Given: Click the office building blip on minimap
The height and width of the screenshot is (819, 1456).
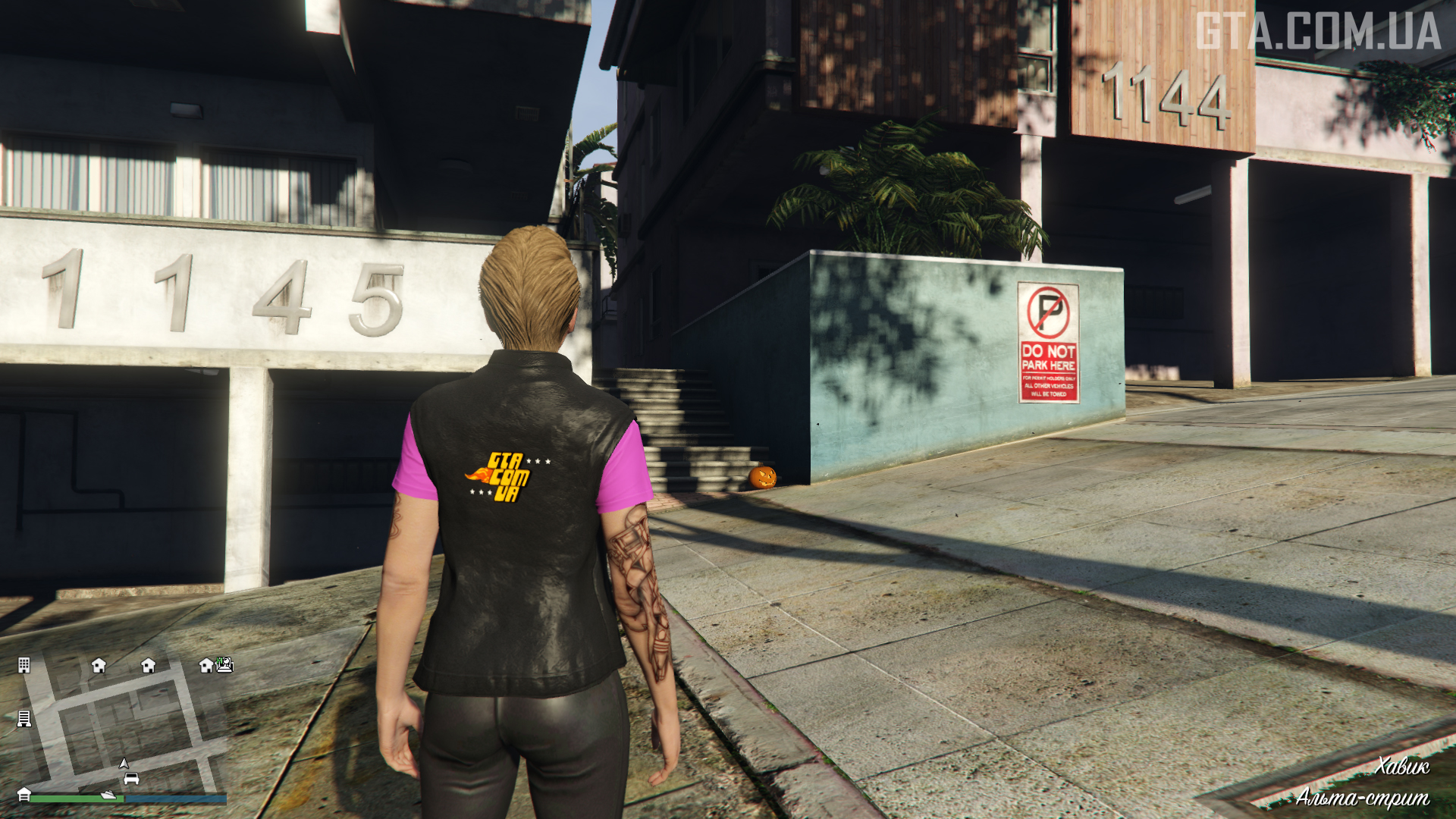Looking at the screenshot, I should 24,666.
